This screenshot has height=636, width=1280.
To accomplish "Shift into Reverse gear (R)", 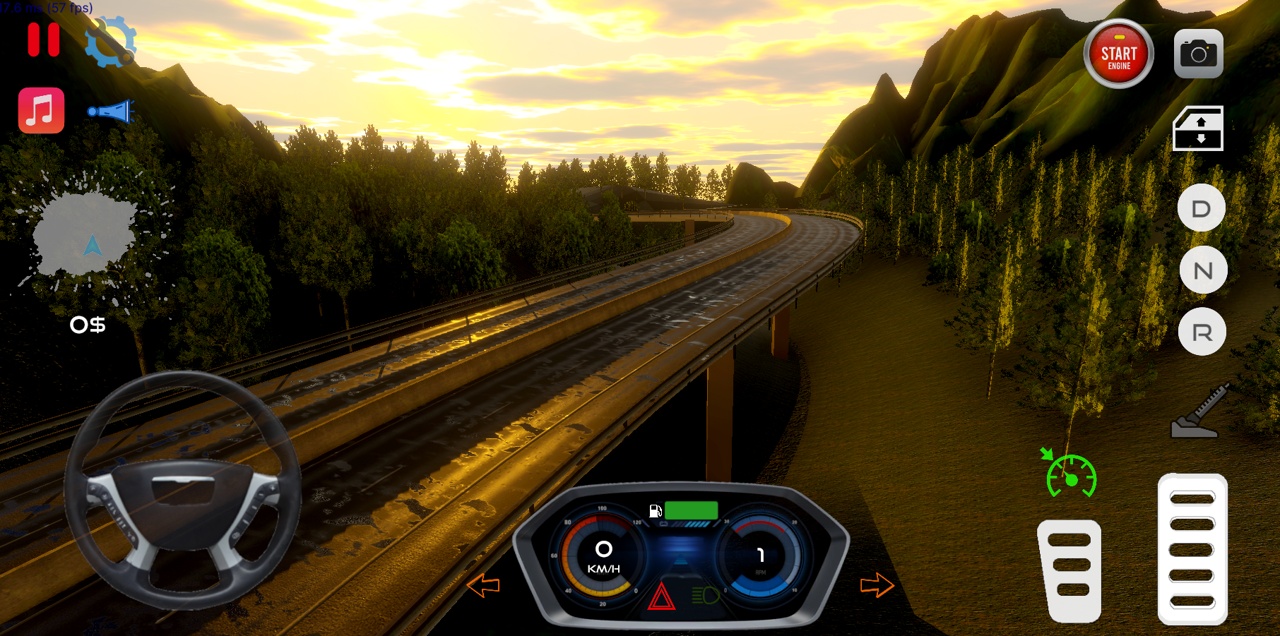I will click(1202, 332).
